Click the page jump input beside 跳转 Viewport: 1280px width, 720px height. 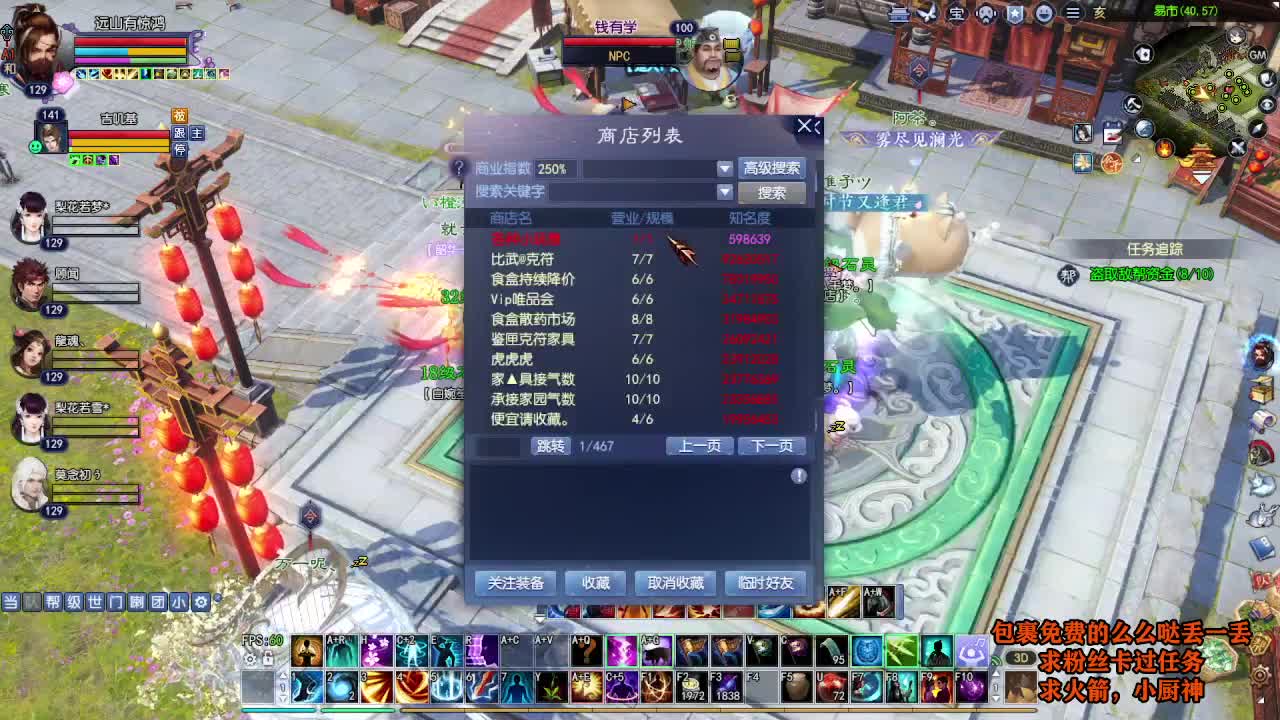502,446
